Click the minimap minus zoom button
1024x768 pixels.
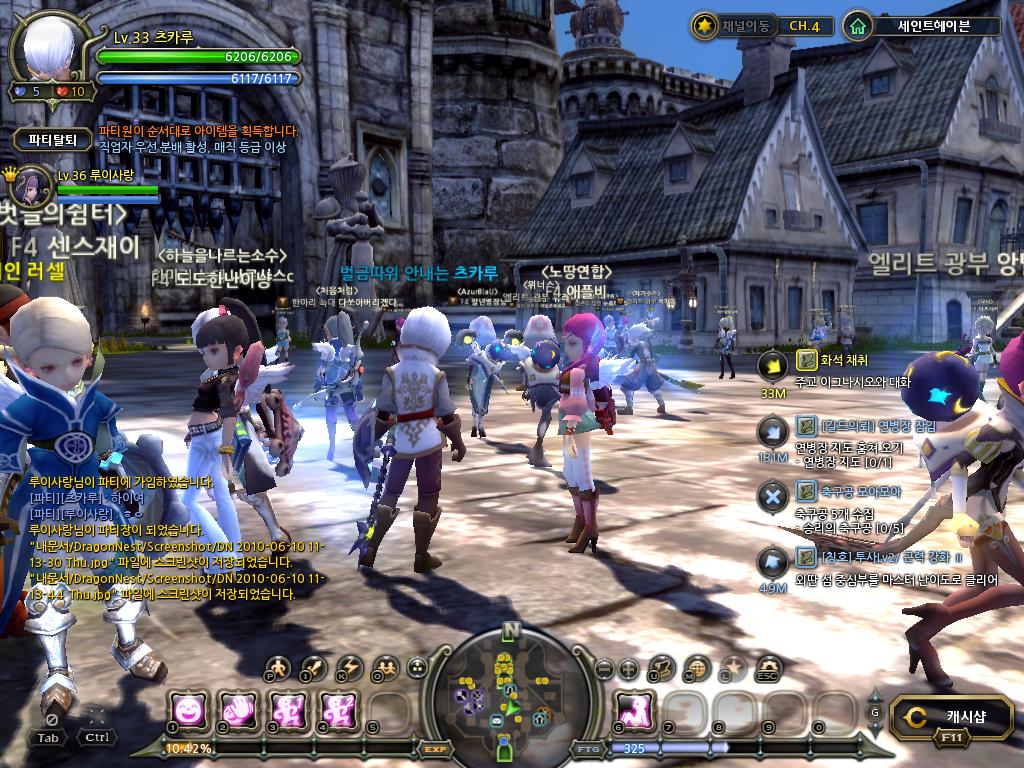(604, 668)
